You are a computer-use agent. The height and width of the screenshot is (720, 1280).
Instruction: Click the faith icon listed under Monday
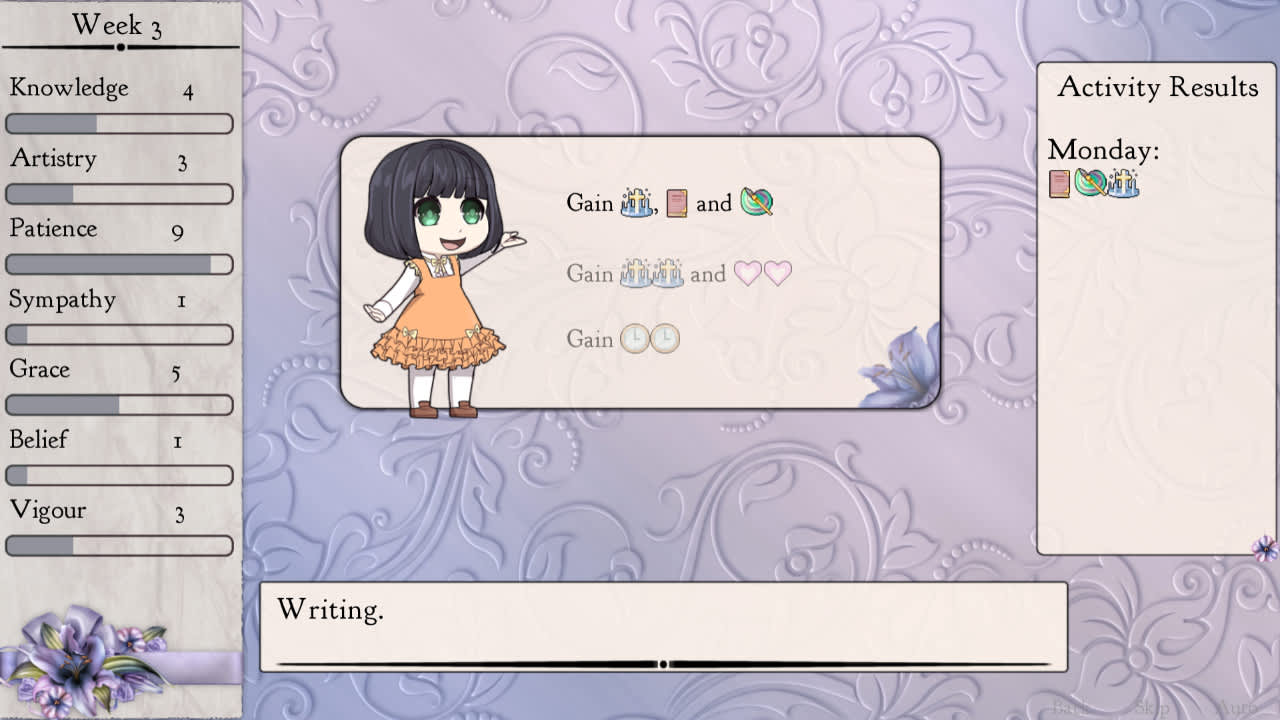point(1123,182)
